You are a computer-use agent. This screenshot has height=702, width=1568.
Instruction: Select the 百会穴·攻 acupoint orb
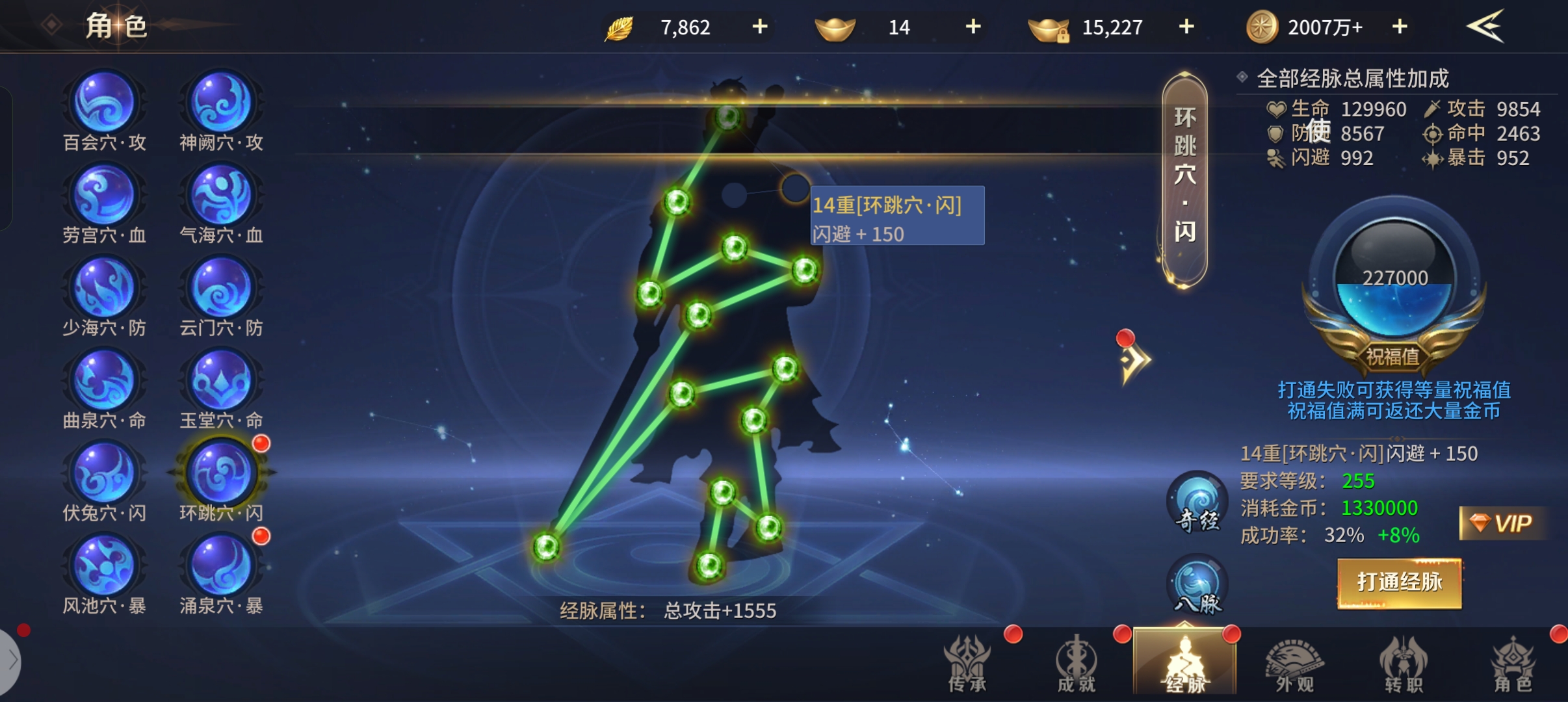click(104, 103)
